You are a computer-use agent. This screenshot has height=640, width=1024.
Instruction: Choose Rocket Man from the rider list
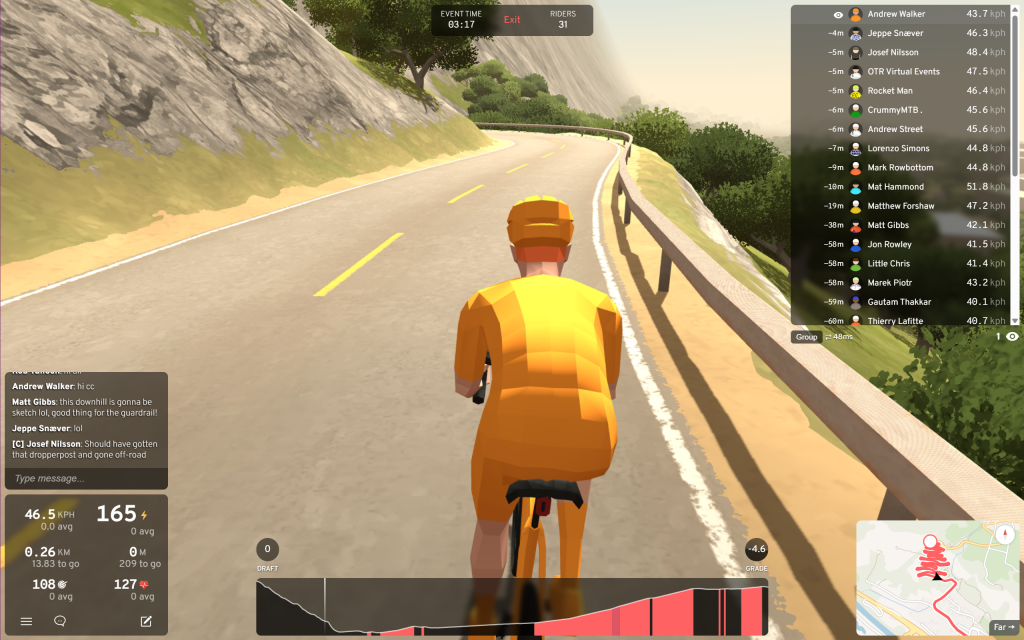[x=890, y=91]
